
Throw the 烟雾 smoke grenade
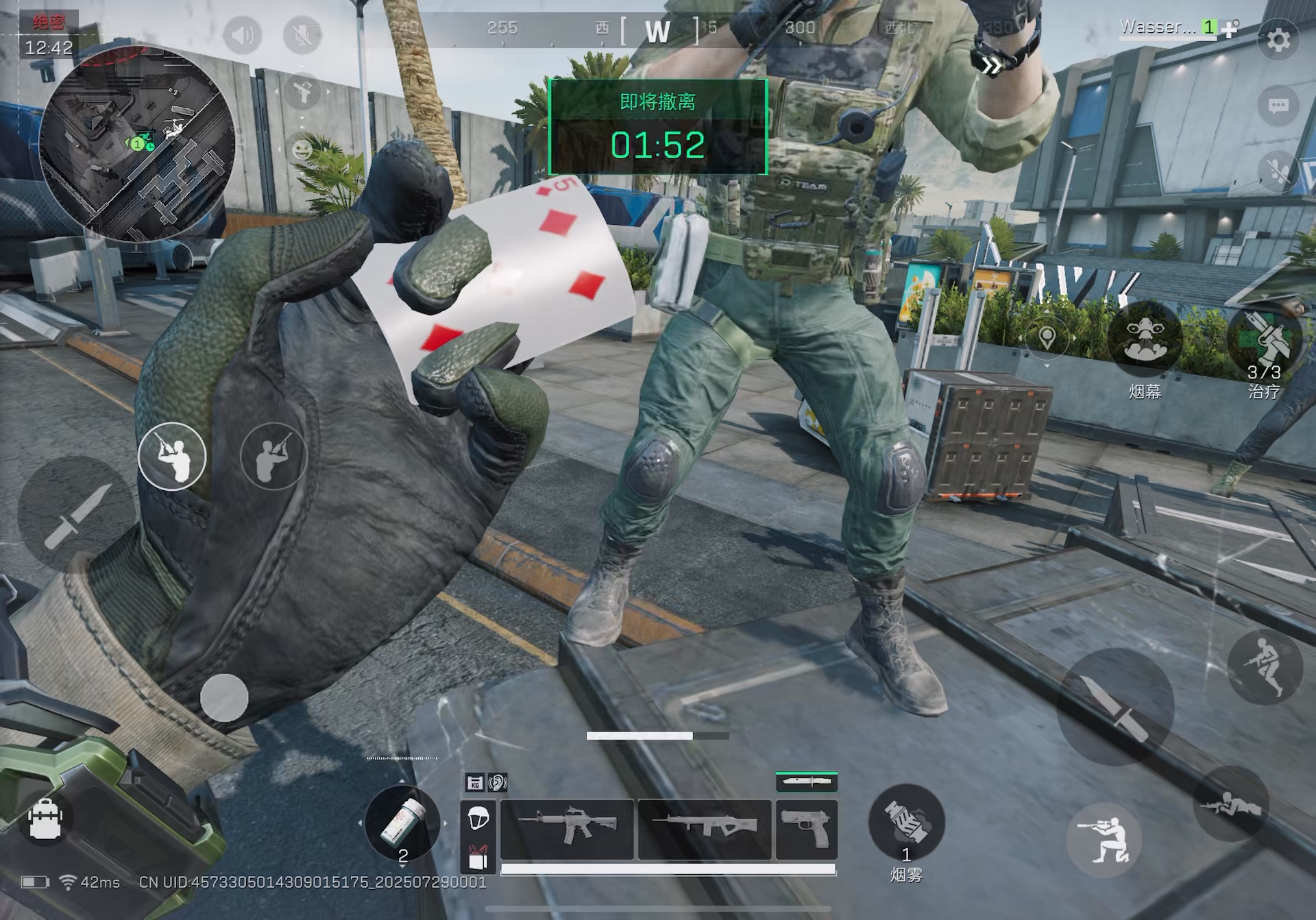pos(905,821)
